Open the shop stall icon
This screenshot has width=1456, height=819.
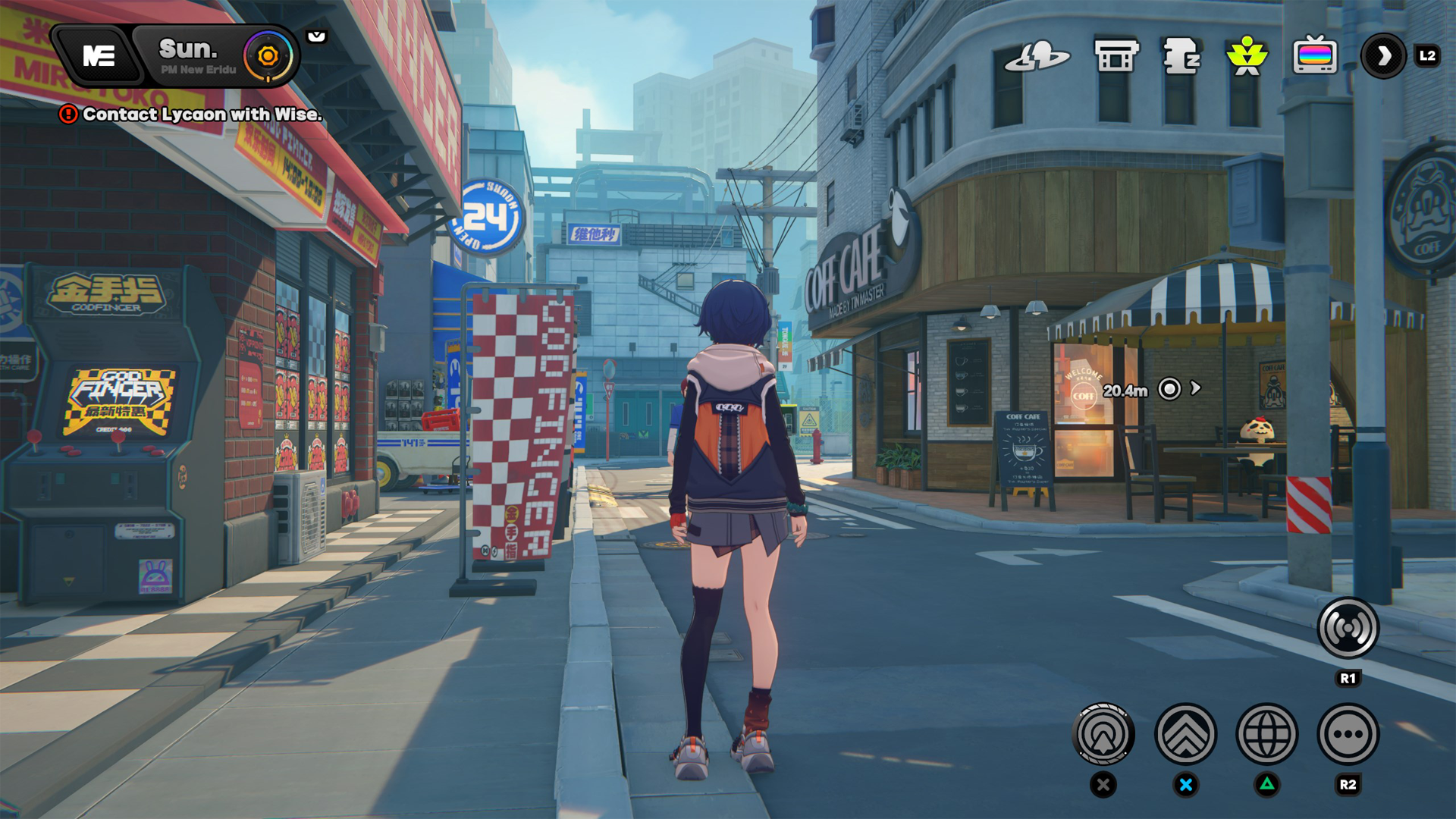click(x=1116, y=56)
